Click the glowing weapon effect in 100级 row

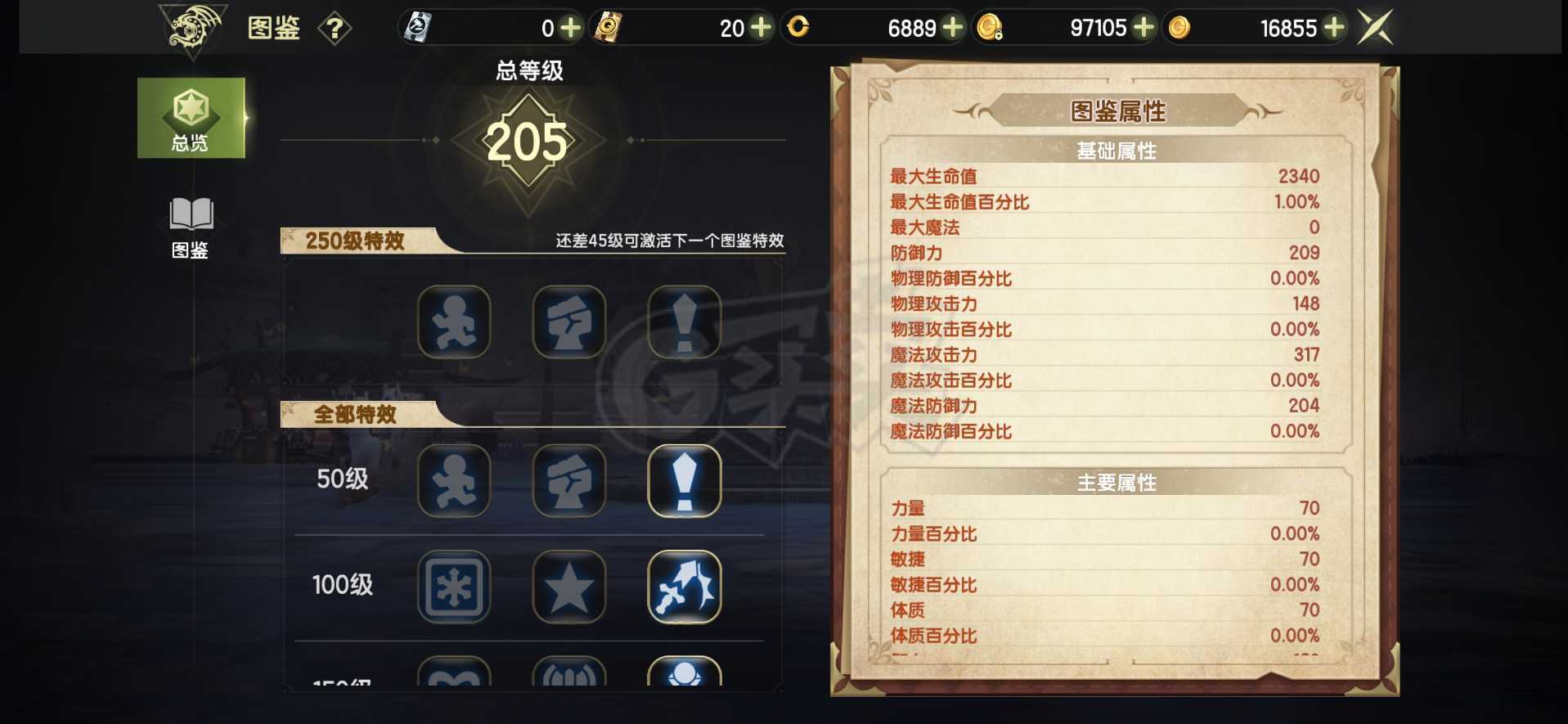[x=685, y=588]
